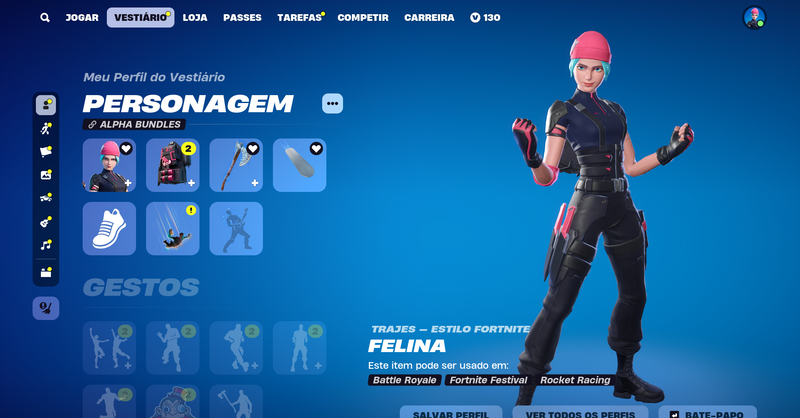The height and width of the screenshot is (418, 800).
Task: Pick the glider slot
Action: click(x=299, y=165)
